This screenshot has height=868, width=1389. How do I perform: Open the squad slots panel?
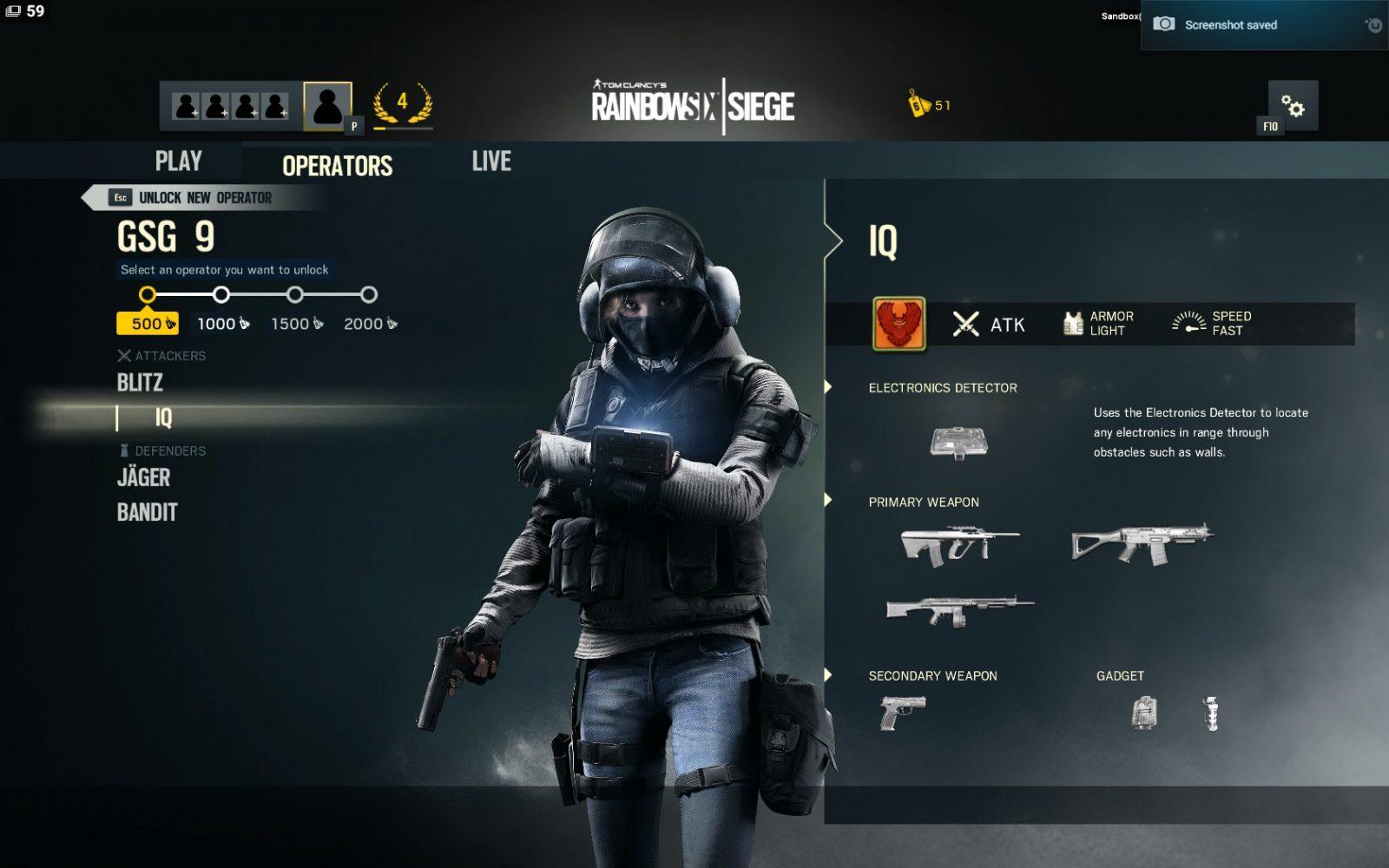[x=230, y=106]
